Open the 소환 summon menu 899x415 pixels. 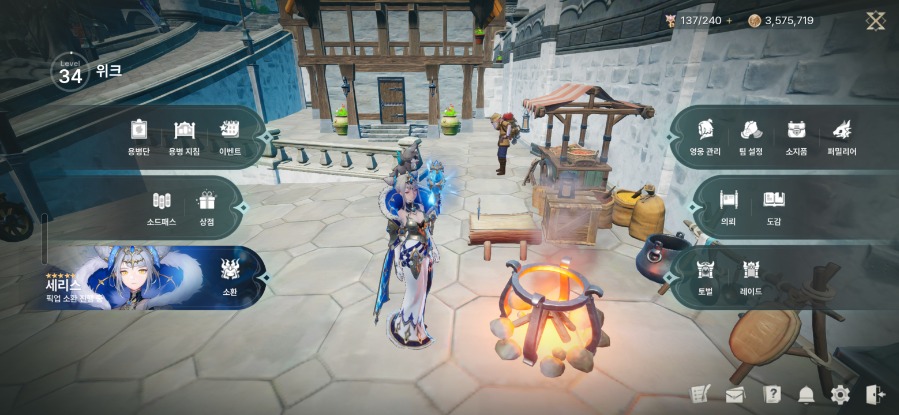coord(229,274)
